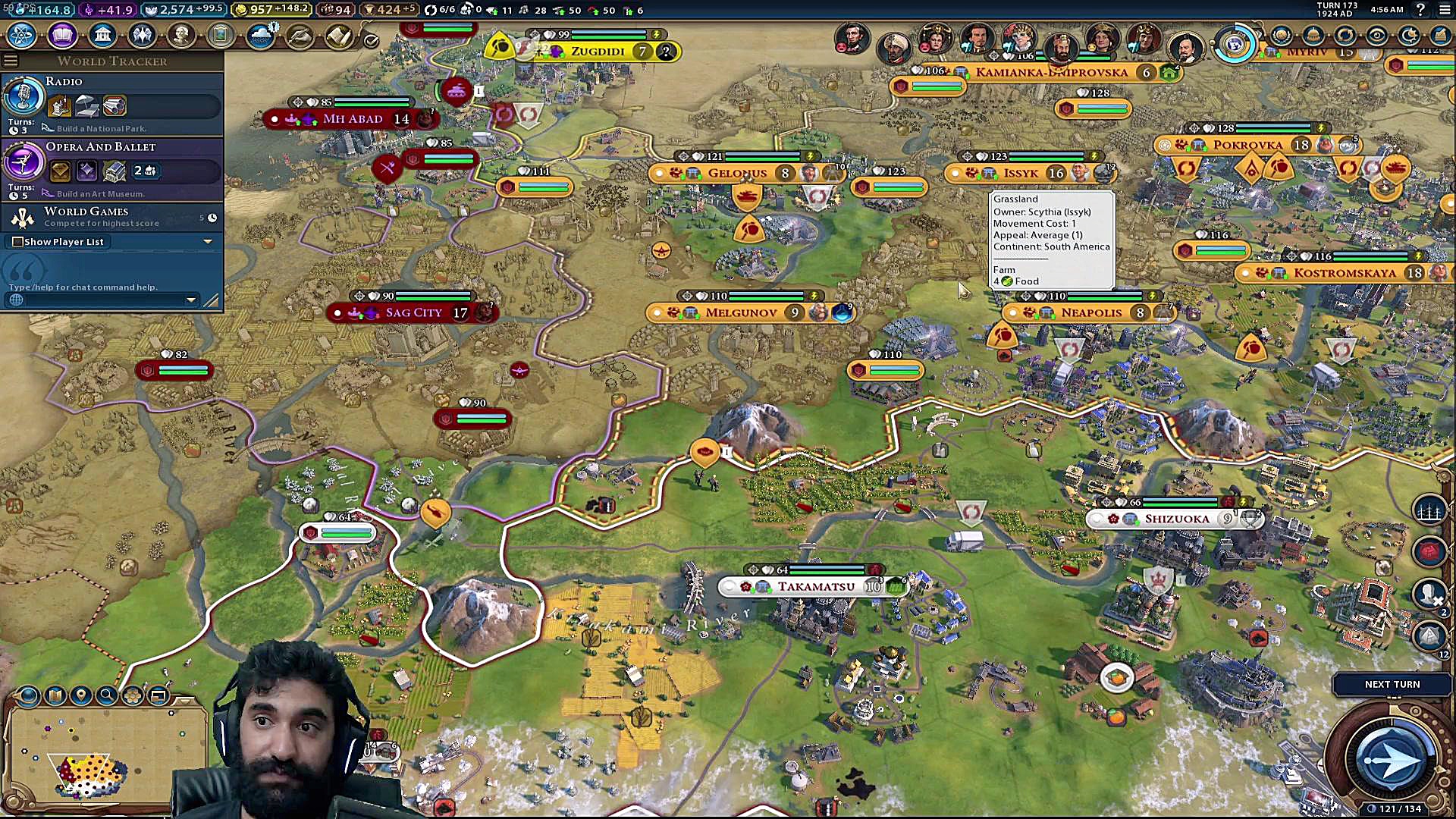
Task: Open the Climate rain cloud button
Action: (260, 35)
